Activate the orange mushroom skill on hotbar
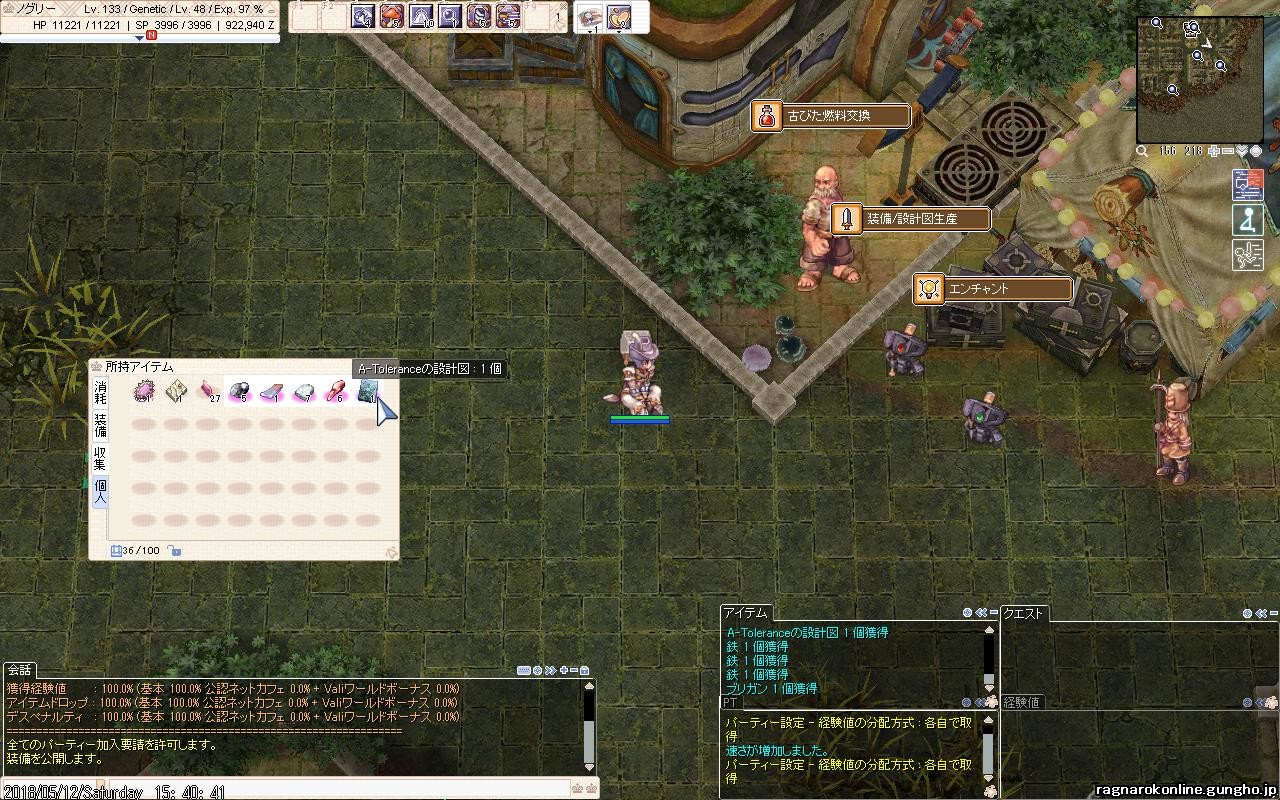 pyautogui.click(x=392, y=16)
